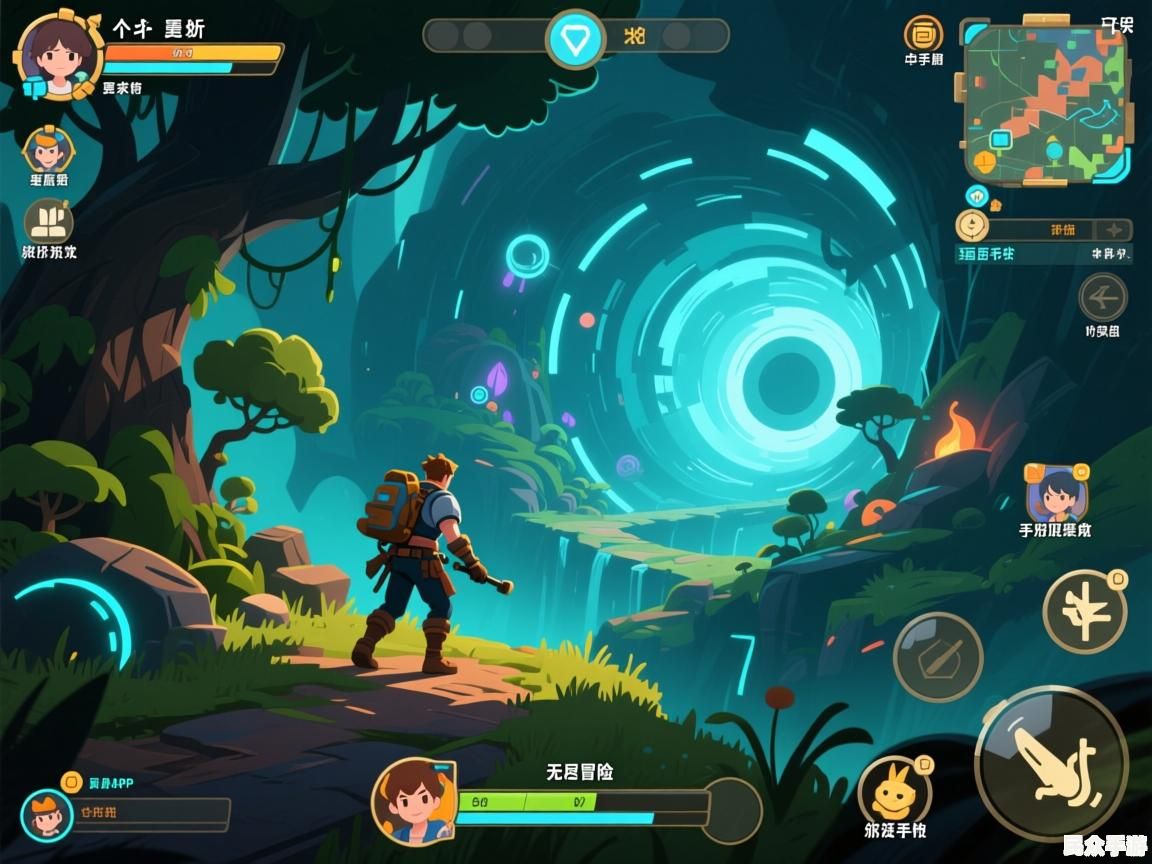
Task: Click the empty round slot beside bottom bars
Action: [x=731, y=808]
